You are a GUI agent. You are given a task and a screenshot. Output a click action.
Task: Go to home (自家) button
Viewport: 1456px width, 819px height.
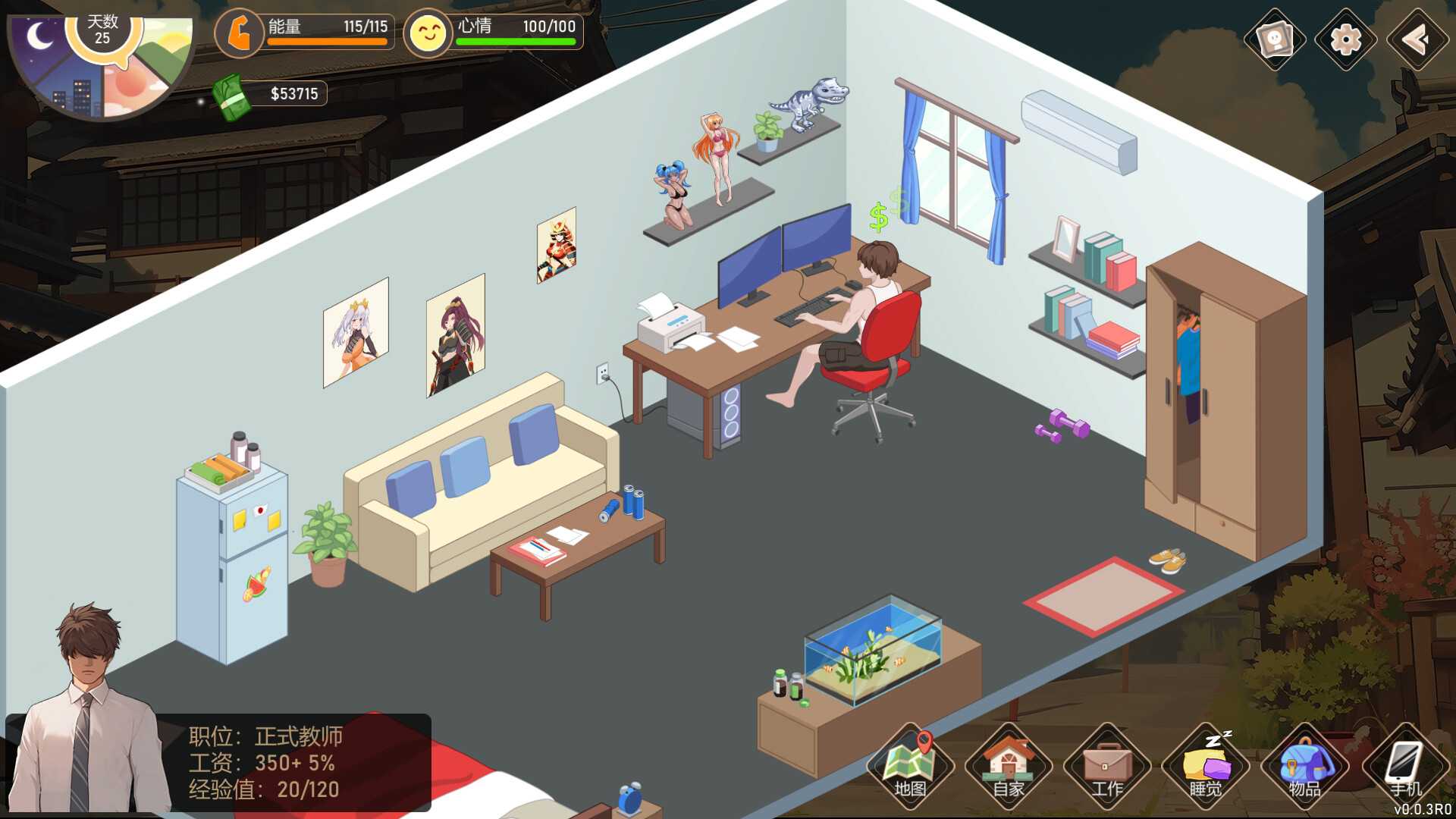(1009, 766)
